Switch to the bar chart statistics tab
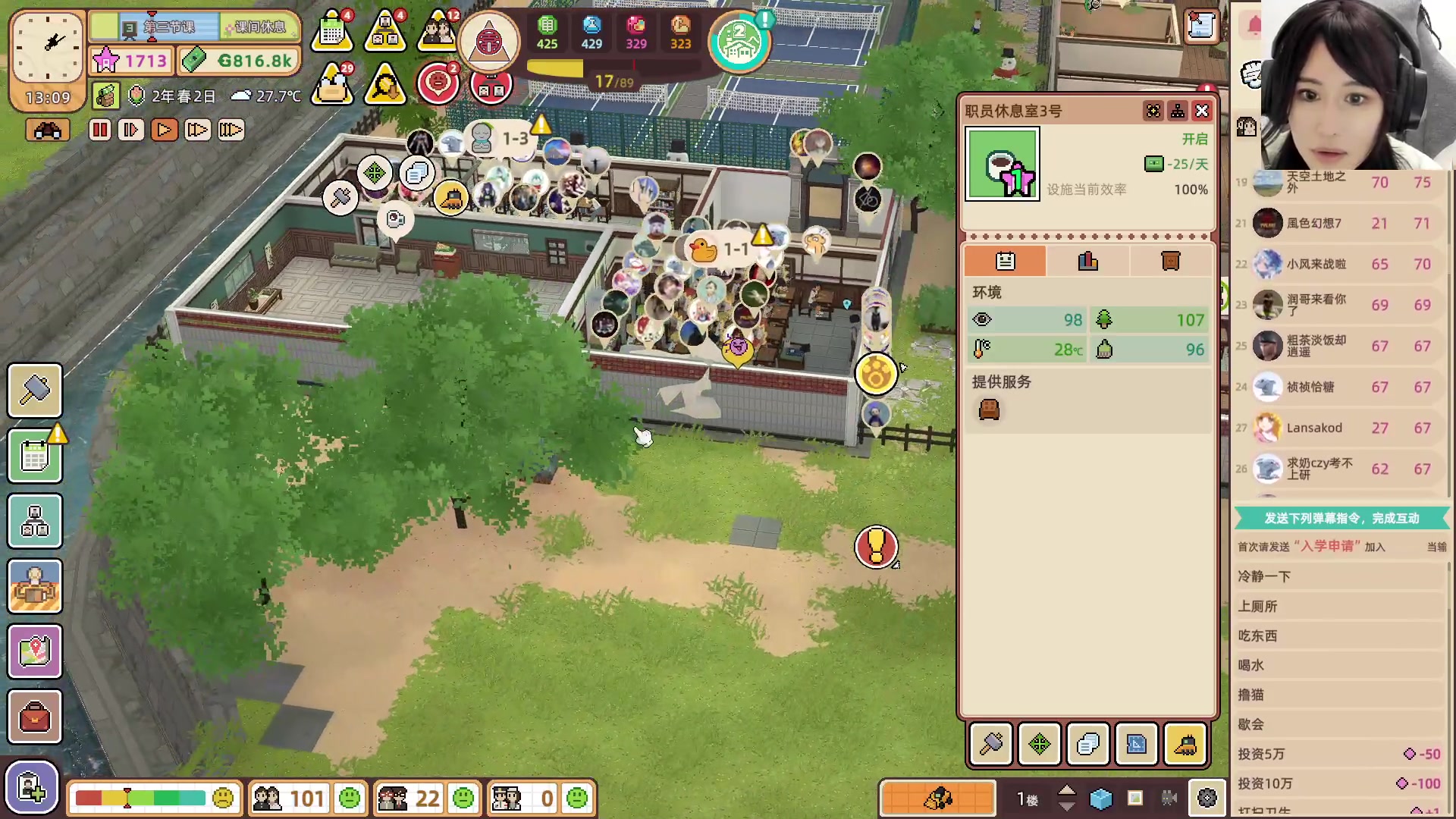 pos(1088,262)
